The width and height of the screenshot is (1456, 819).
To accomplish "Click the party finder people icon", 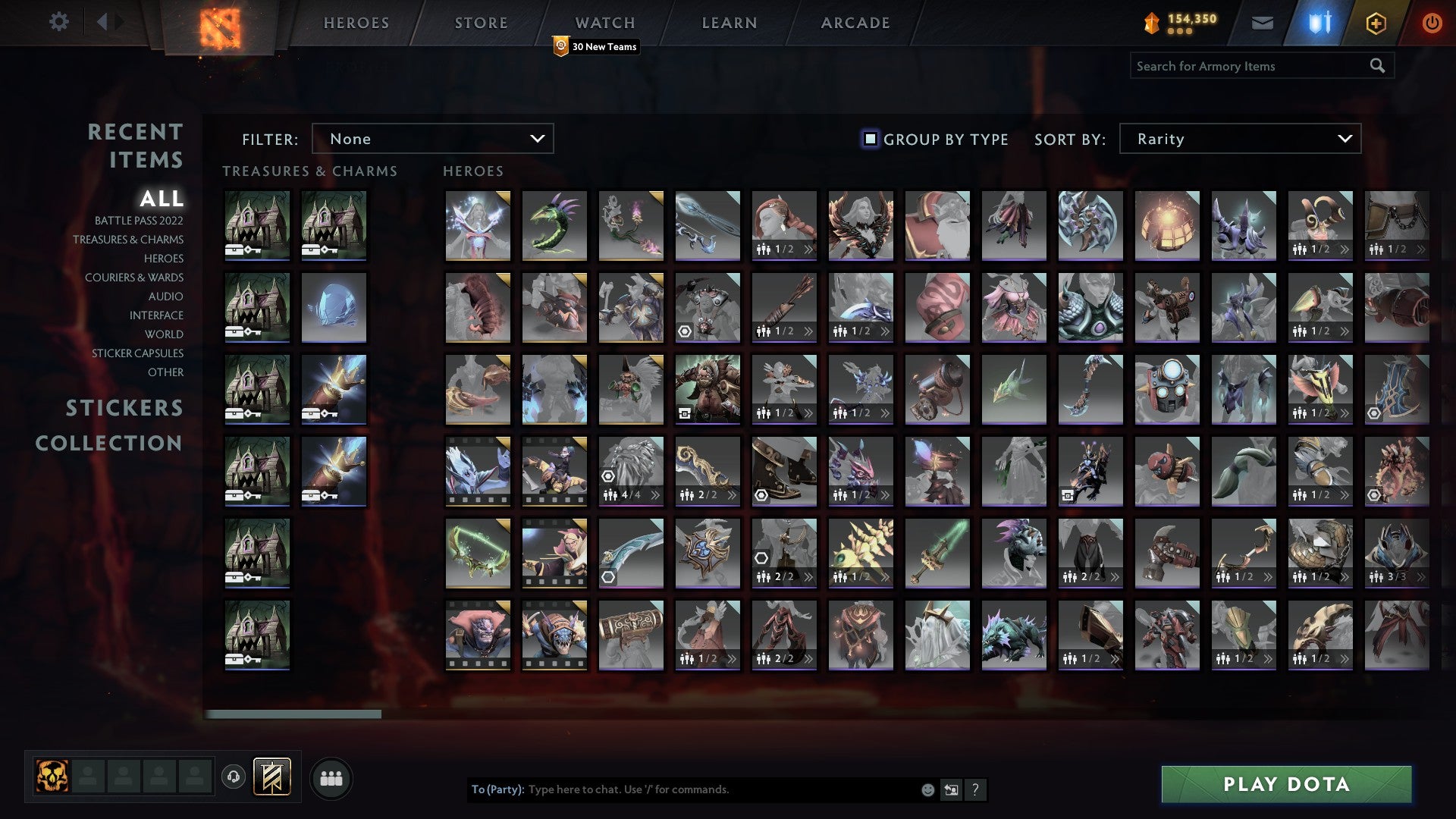I will pos(331,777).
